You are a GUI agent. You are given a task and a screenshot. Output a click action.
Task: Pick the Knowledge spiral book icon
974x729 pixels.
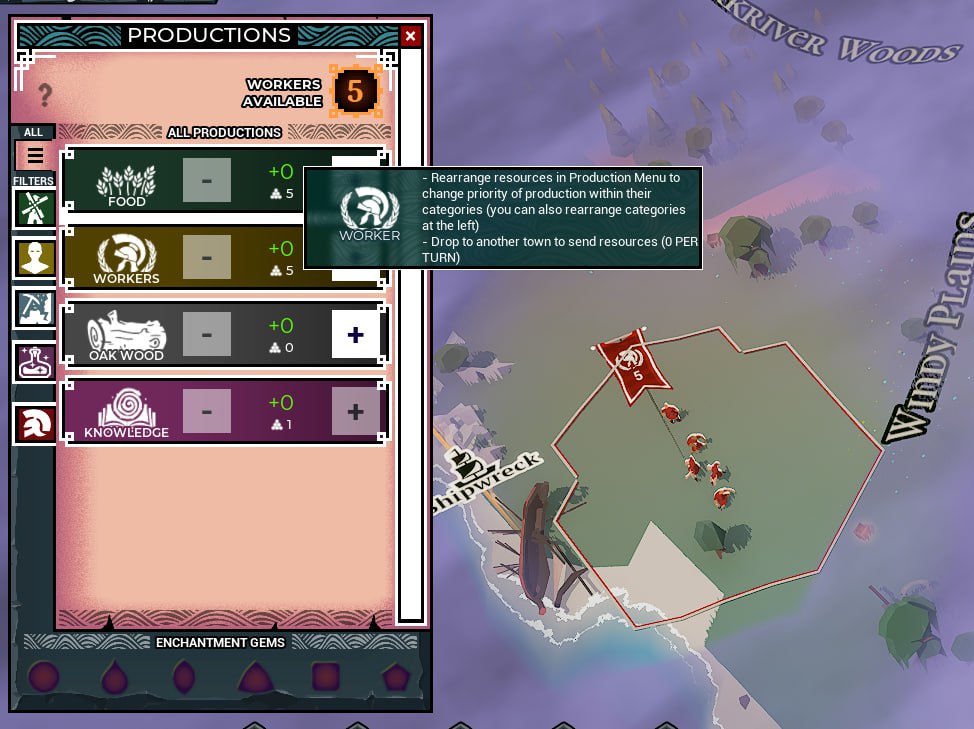[x=126, y=409]
